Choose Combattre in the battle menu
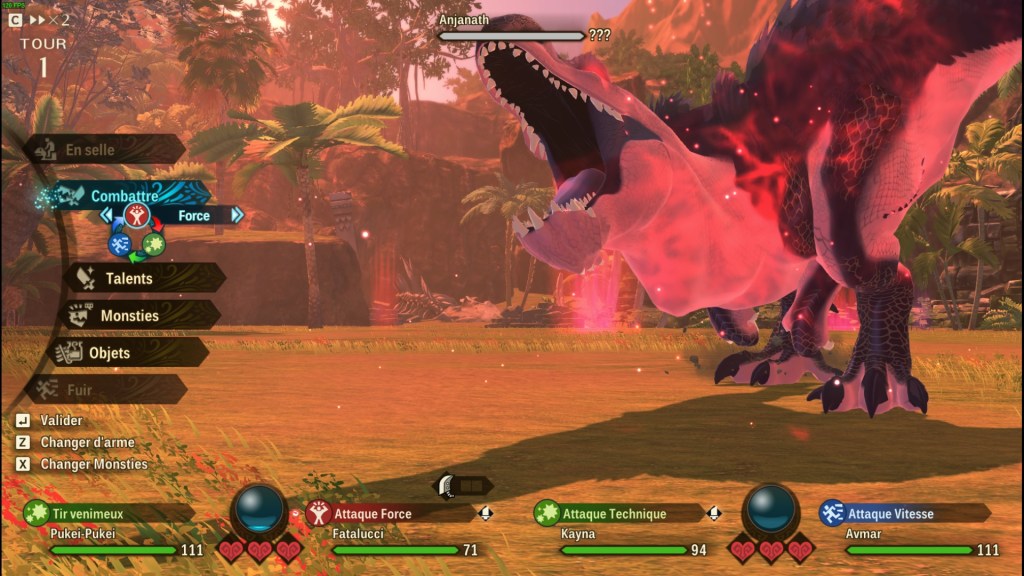Image resolution: width=1024 pixels, height=576 pixels. pyautogui.click(x=125, y=196)
